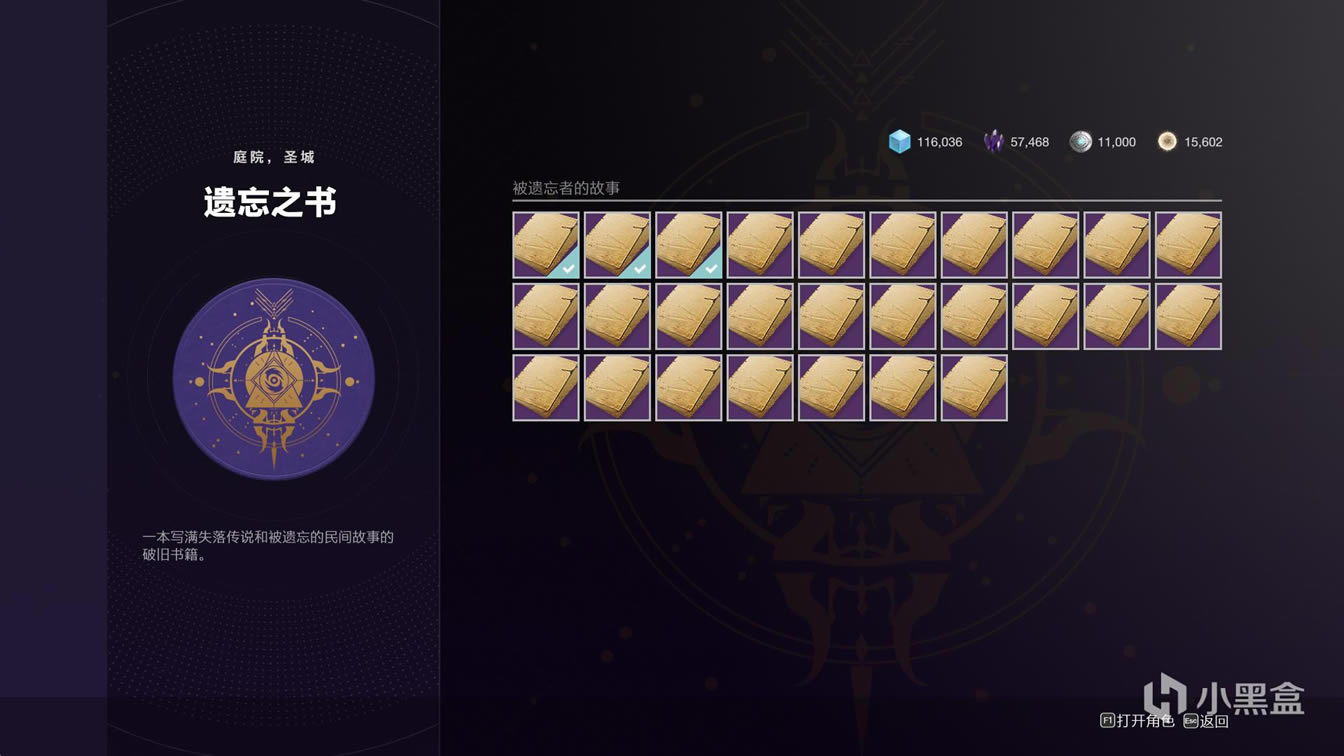The height and width of the screenshot is (756, 1344).
Task: Select the last checked story page
Action: point(689,245)
